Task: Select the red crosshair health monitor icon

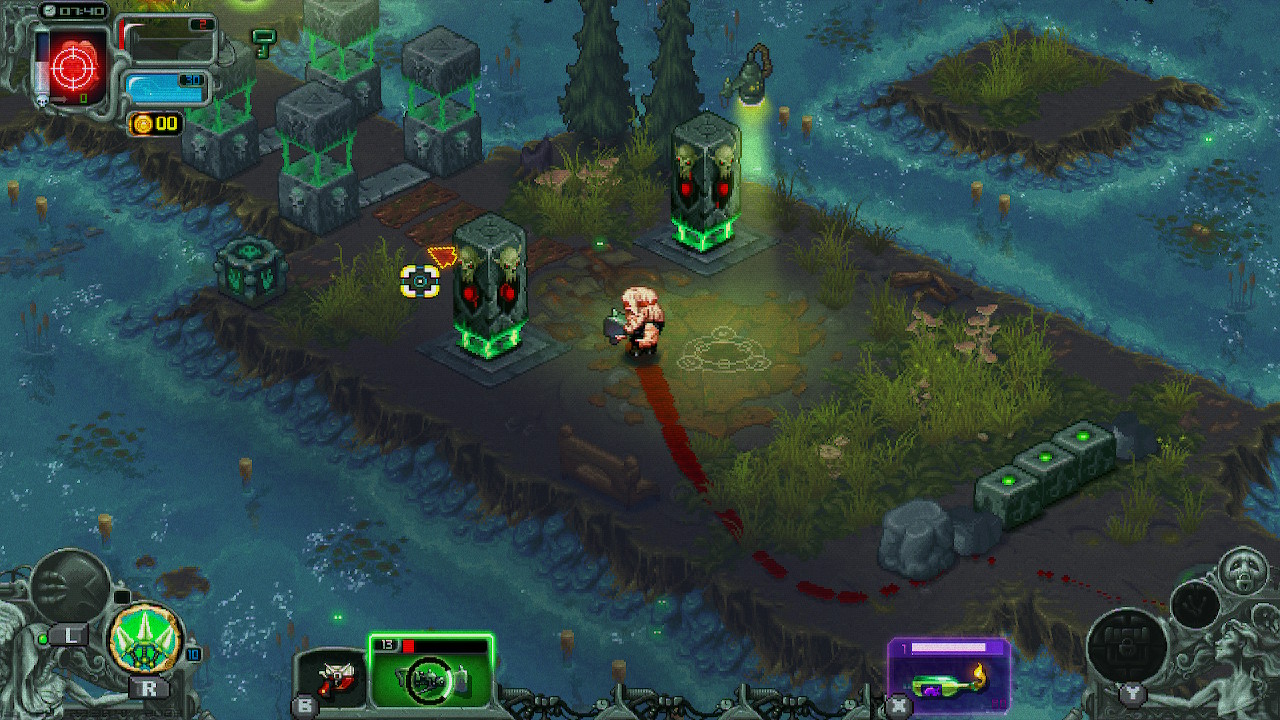Action: tap(73, 65)
